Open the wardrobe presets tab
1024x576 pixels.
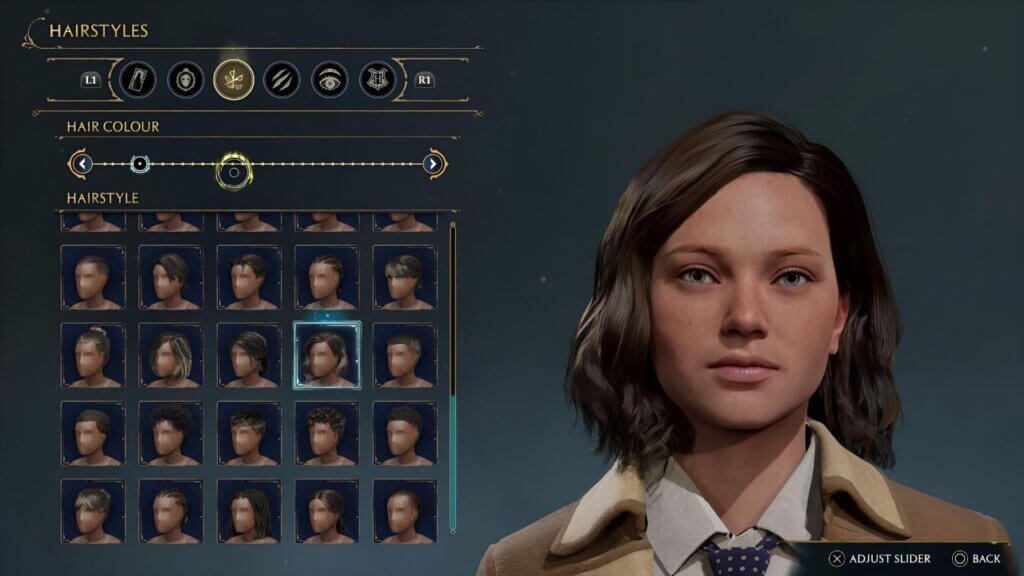pyautogui.click(x=135, y=79)
